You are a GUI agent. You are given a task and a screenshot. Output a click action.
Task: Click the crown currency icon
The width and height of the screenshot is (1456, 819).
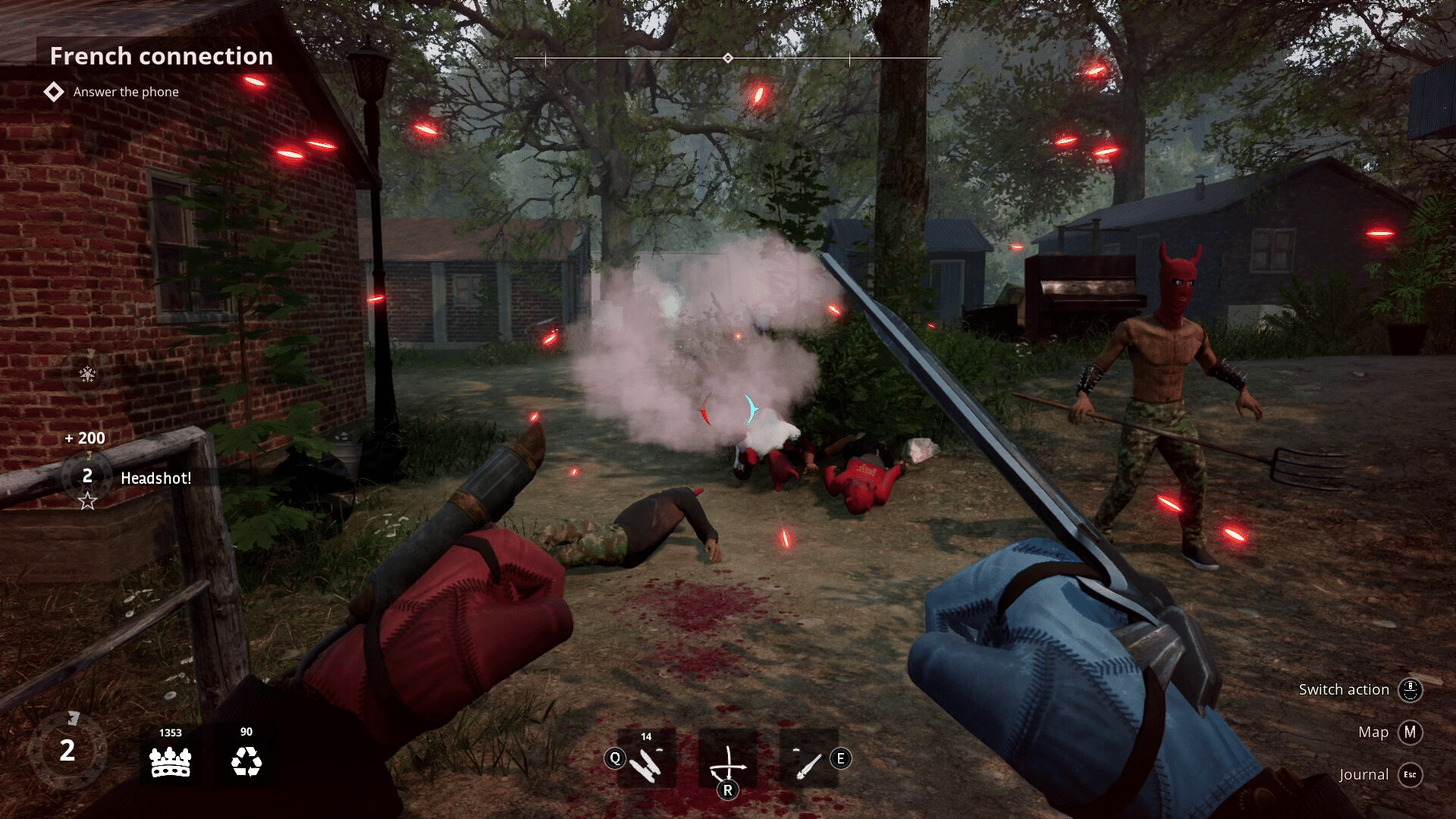point(171,761)
